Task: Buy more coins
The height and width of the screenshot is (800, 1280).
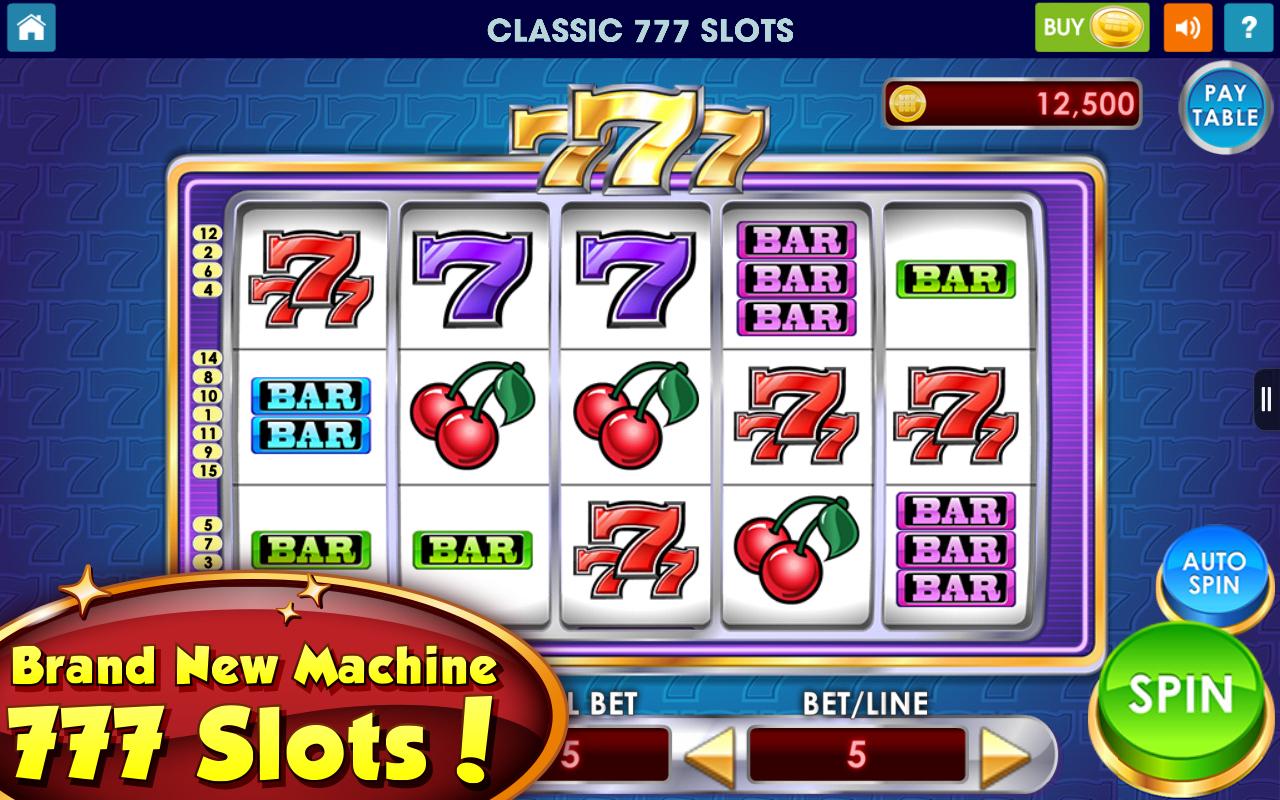Action: 1091,27
